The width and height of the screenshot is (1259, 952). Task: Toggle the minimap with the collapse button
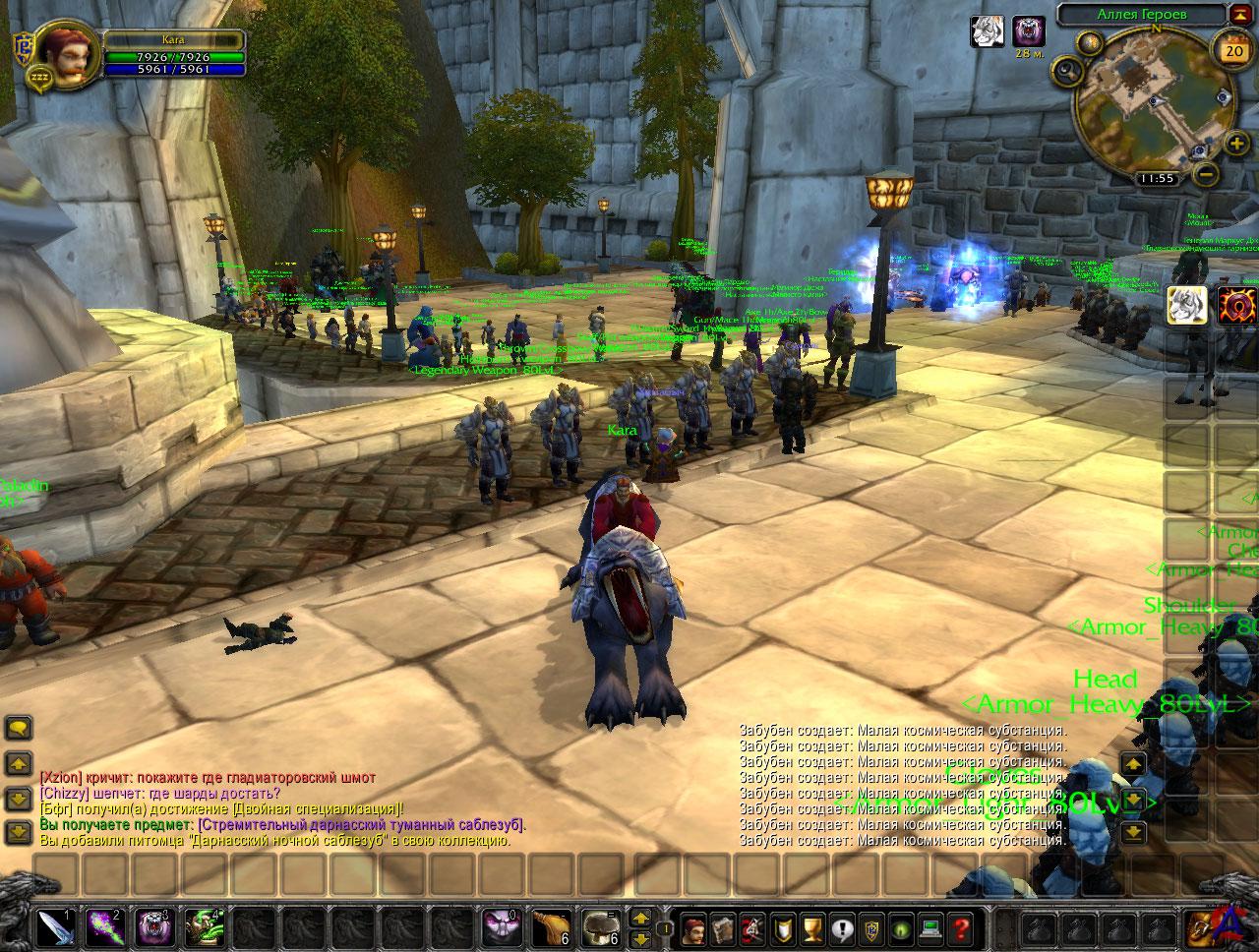click(1239, 15)
